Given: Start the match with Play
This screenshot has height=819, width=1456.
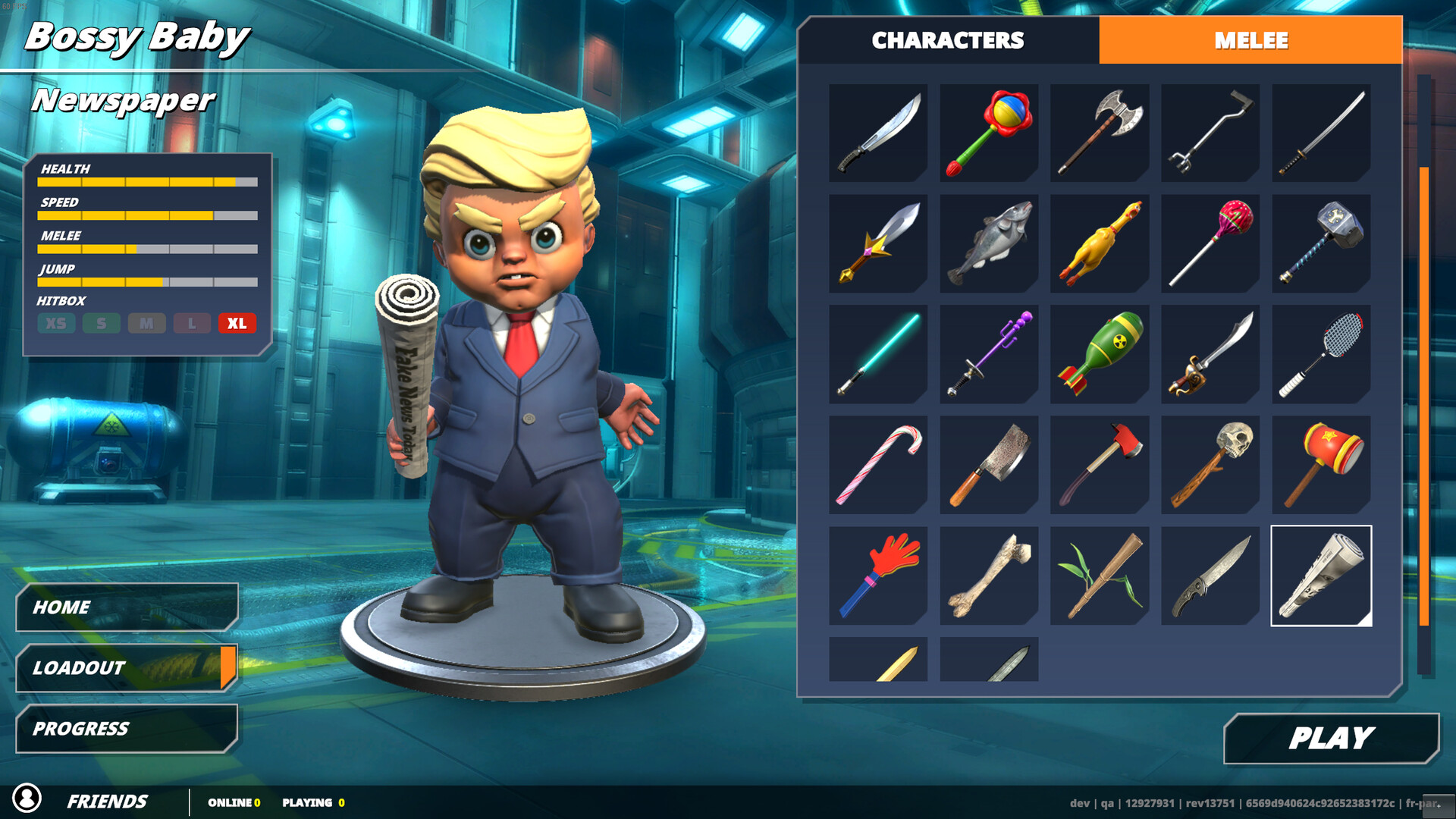Looking at the screenshot, I should [1331, 738].
